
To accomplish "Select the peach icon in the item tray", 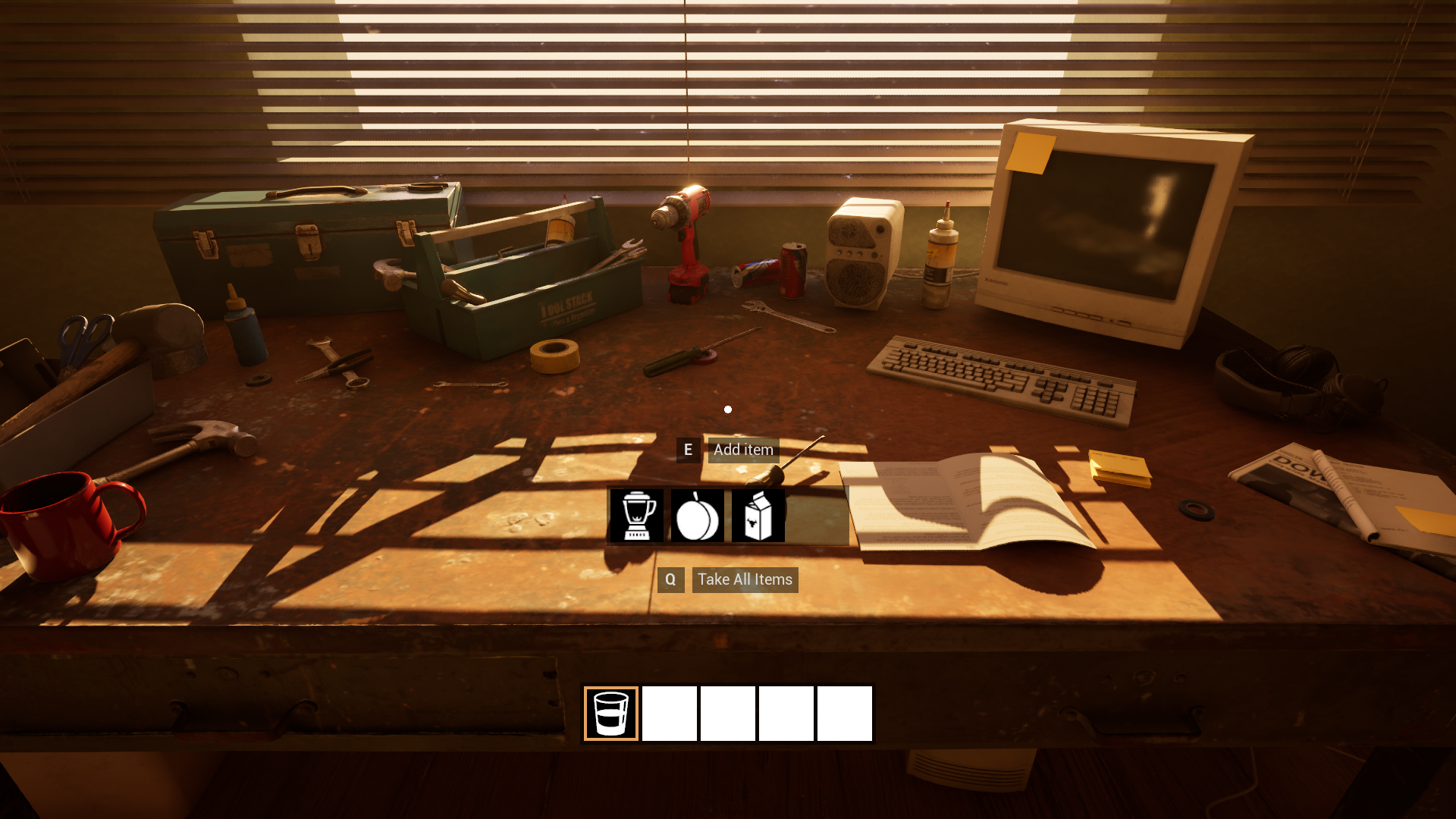I will click(x=697, y=515).
